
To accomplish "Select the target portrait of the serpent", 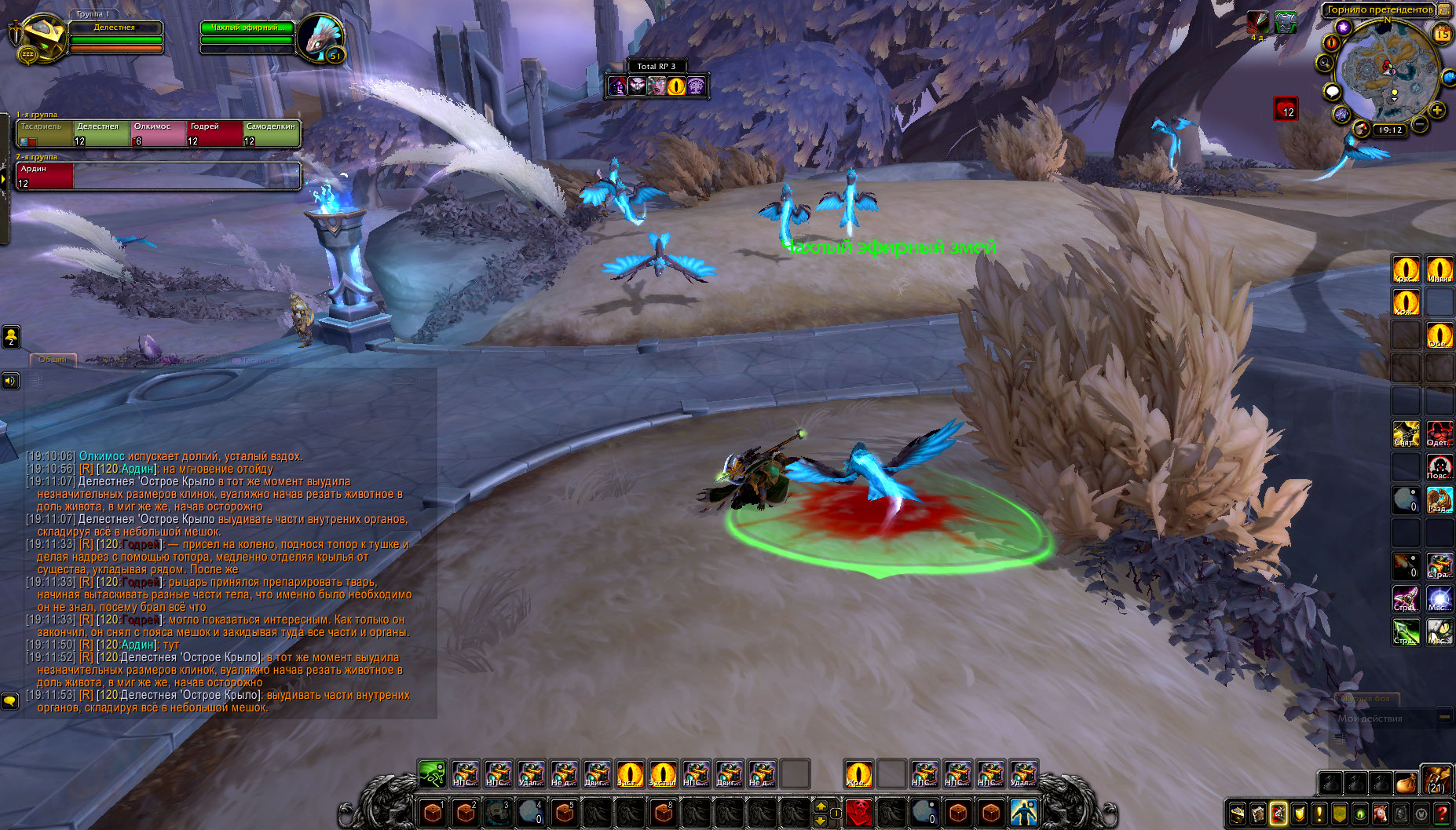I will coord(320,38).
